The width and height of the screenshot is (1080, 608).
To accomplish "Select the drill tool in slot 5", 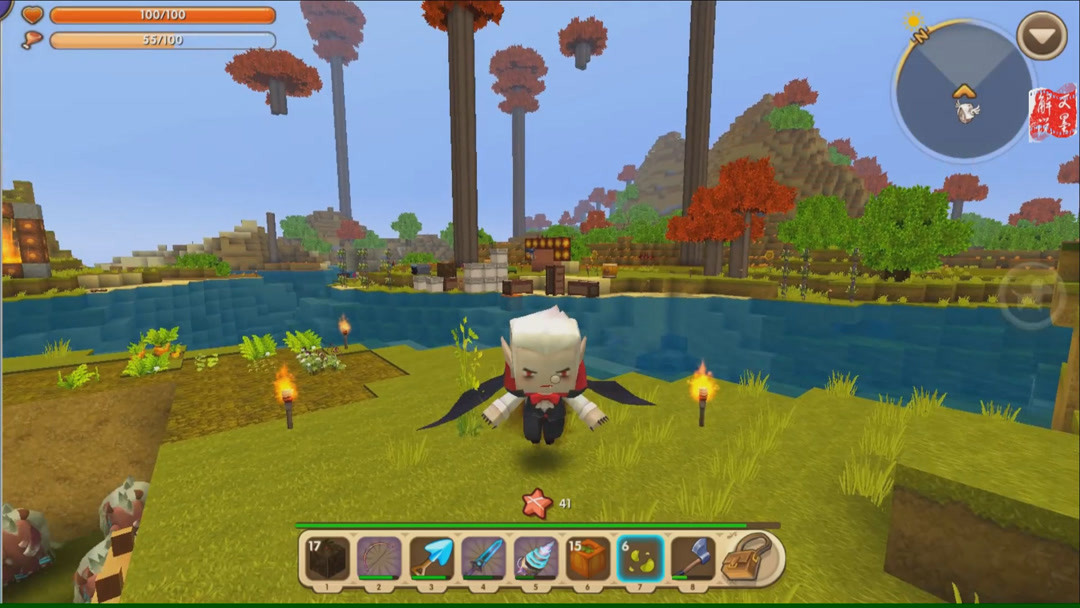I will (535, 558).
